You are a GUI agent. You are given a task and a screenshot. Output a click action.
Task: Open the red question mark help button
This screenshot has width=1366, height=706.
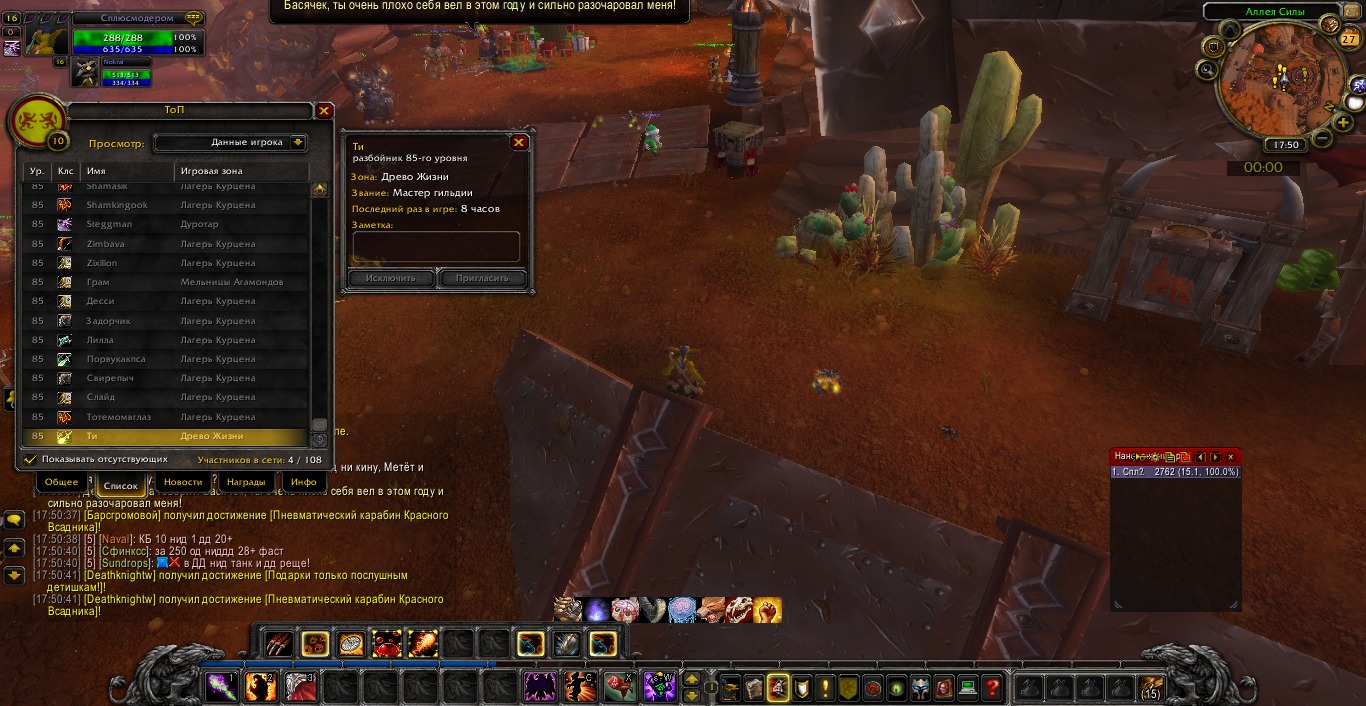click(x=992, y=687)
